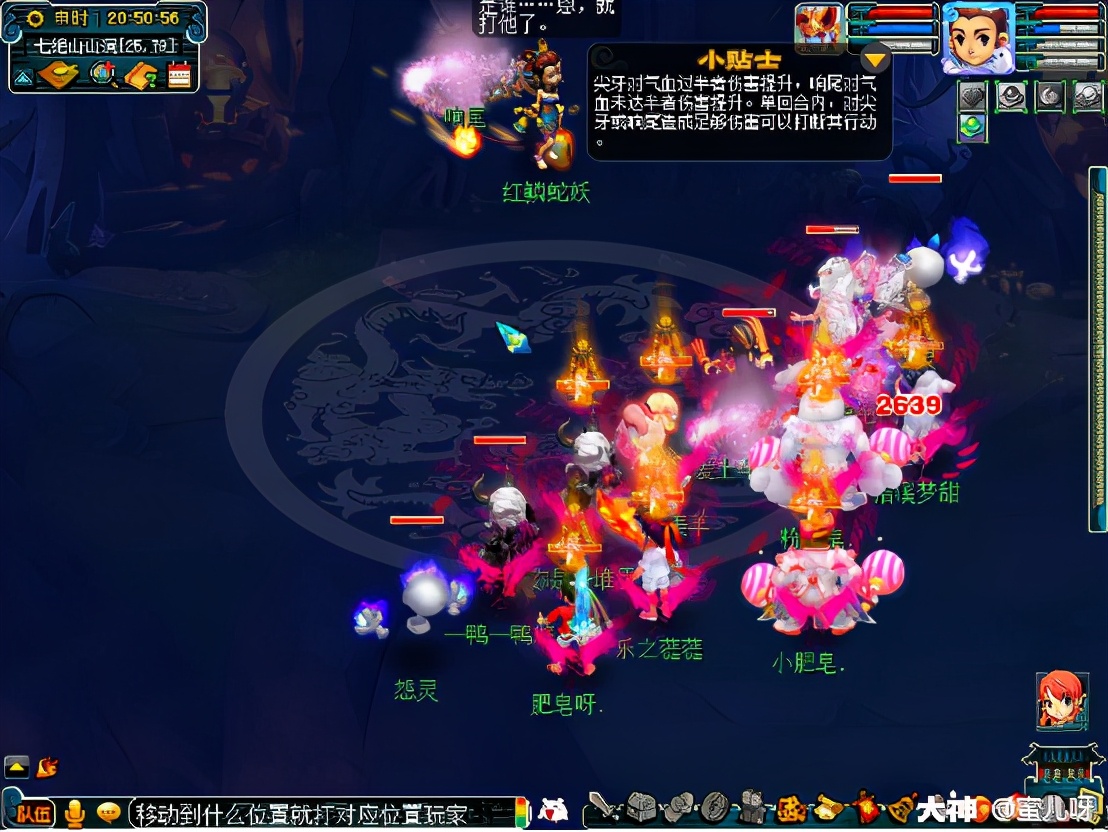The image size is (1108, 832).
Task: Open the 队伍 team chat channel button
Action: [x=34, y=813]
